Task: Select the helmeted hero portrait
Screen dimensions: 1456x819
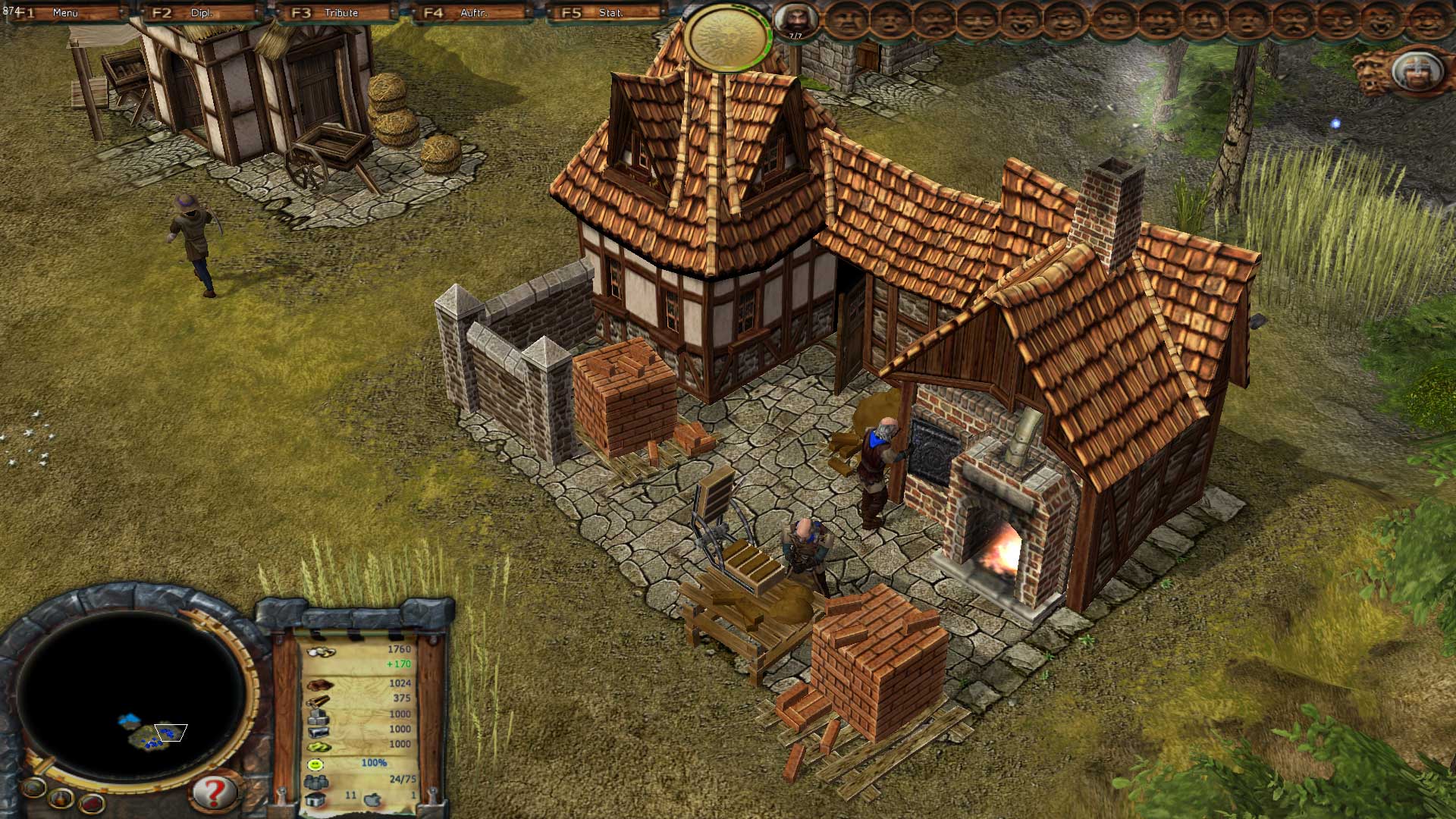Action: coord(1415,73)
